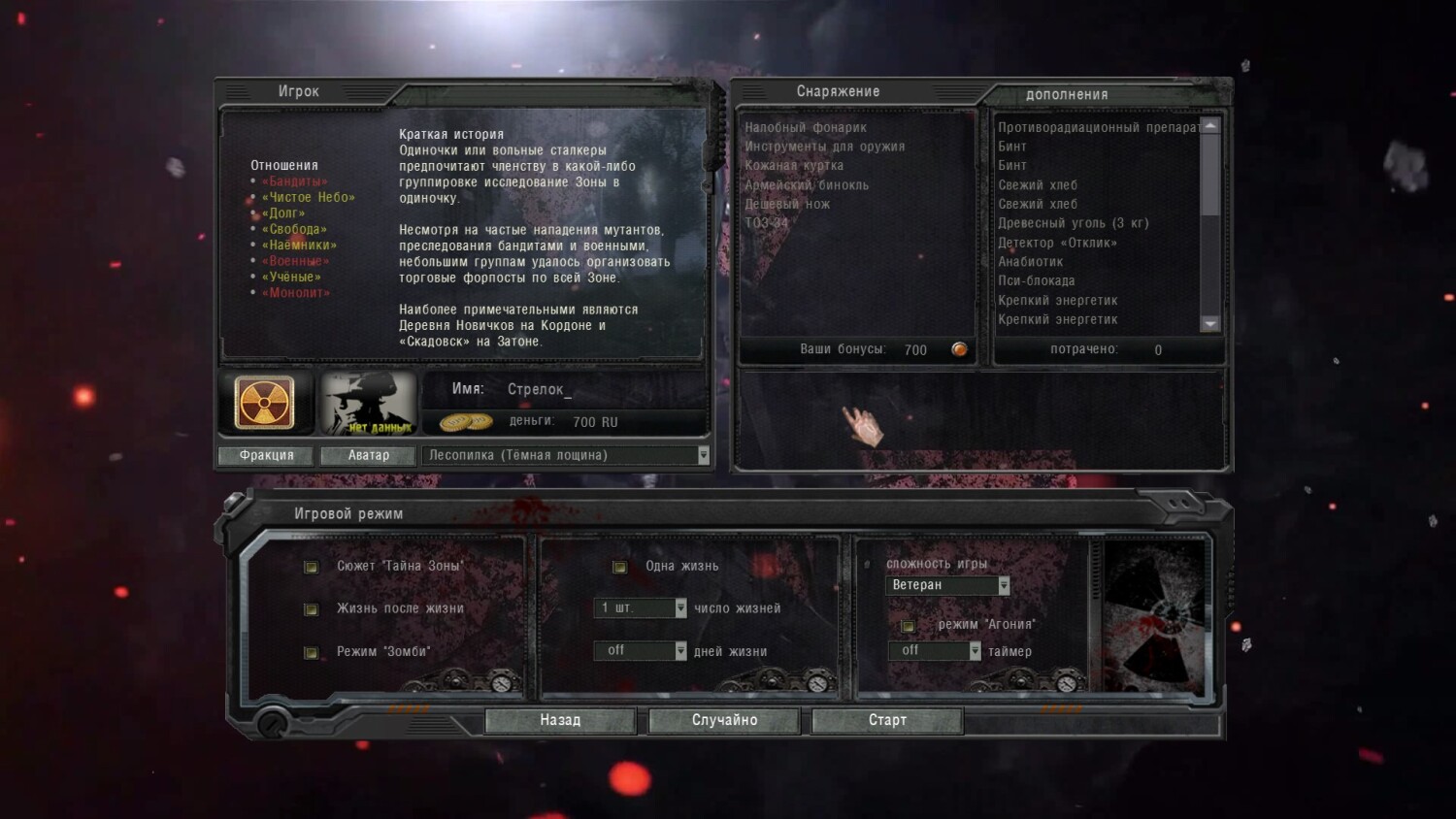
Task: Go back with the Назад button
Action: [x=560, y=720]
